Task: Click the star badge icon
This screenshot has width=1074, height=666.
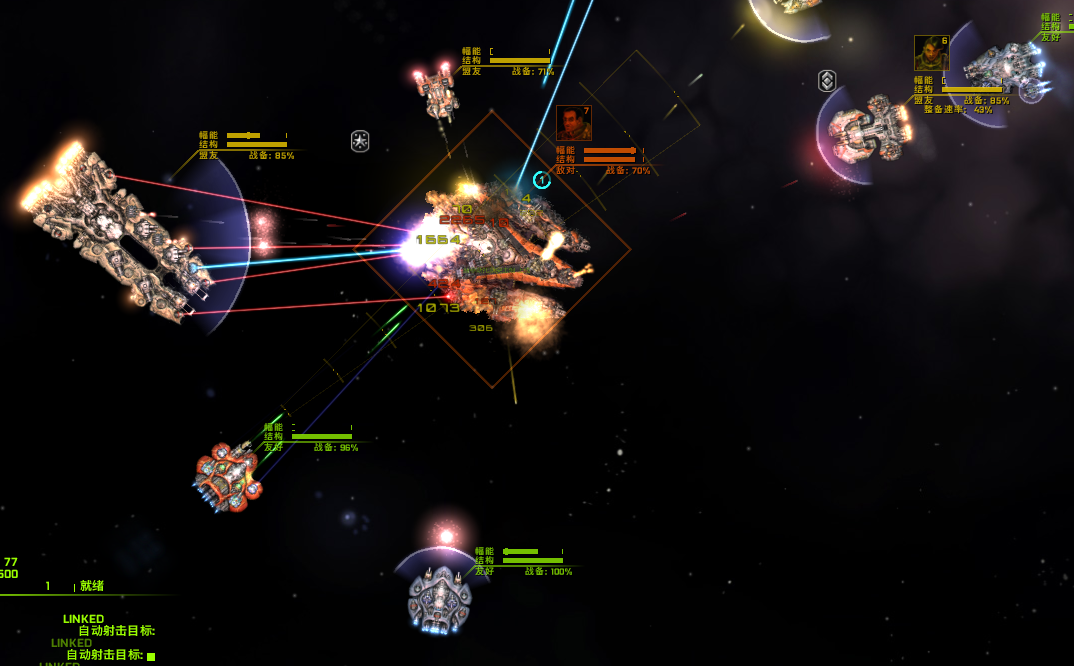Action: (360, 141)
